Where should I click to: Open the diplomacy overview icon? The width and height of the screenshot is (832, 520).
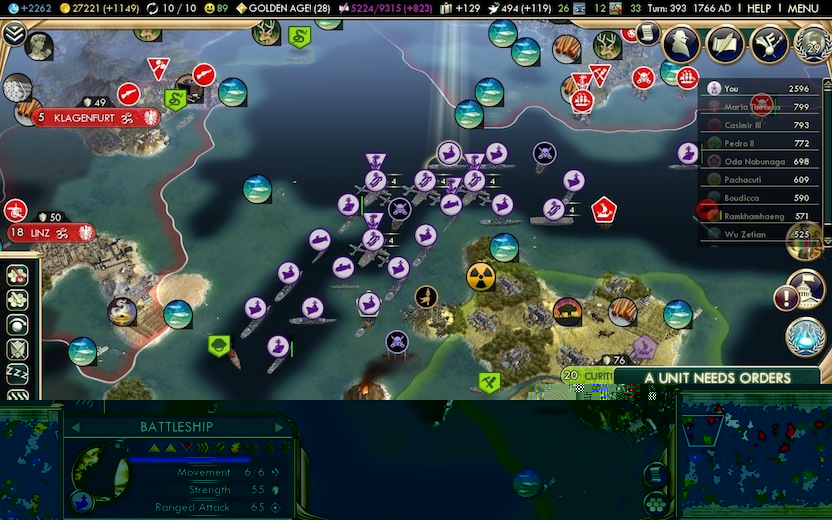click(769, 43)
